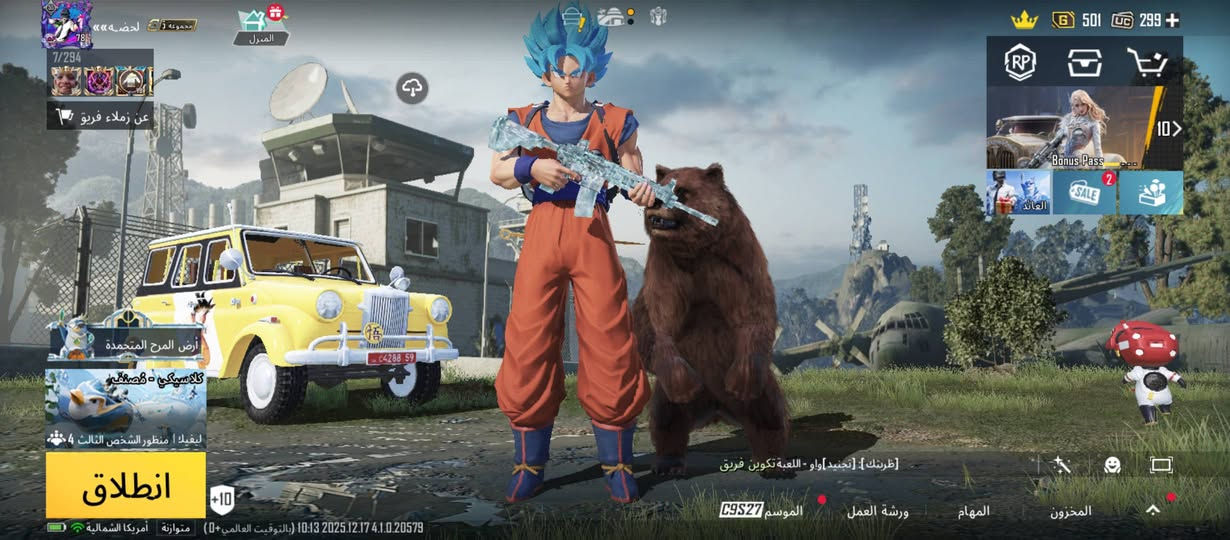Open the emote smiley icon

pyautogui.click(x=1112, y=465)
